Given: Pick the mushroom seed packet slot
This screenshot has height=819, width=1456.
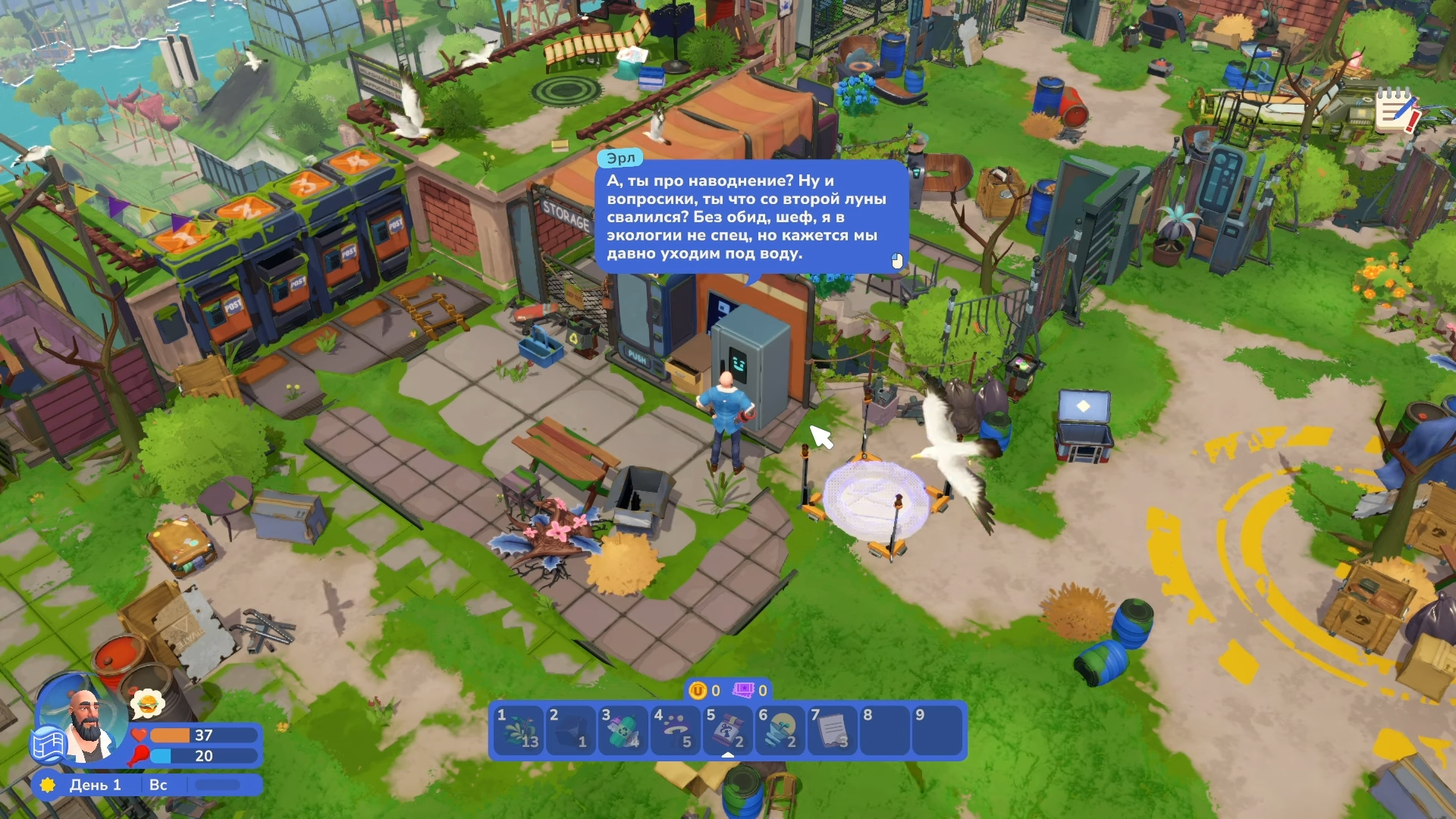Looking at the screenshot, I should click(728, 731).
